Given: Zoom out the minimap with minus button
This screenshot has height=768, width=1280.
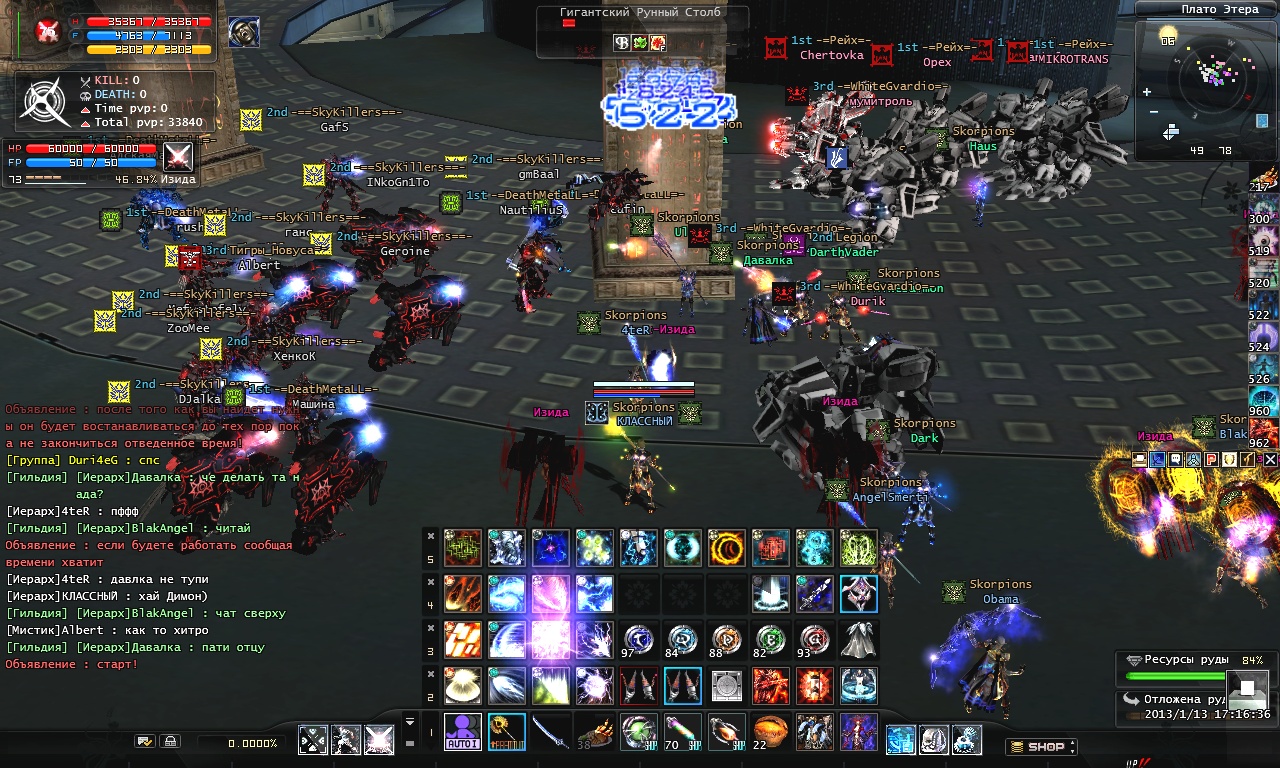Looking at the screenshot, I should coord(1154,112).
